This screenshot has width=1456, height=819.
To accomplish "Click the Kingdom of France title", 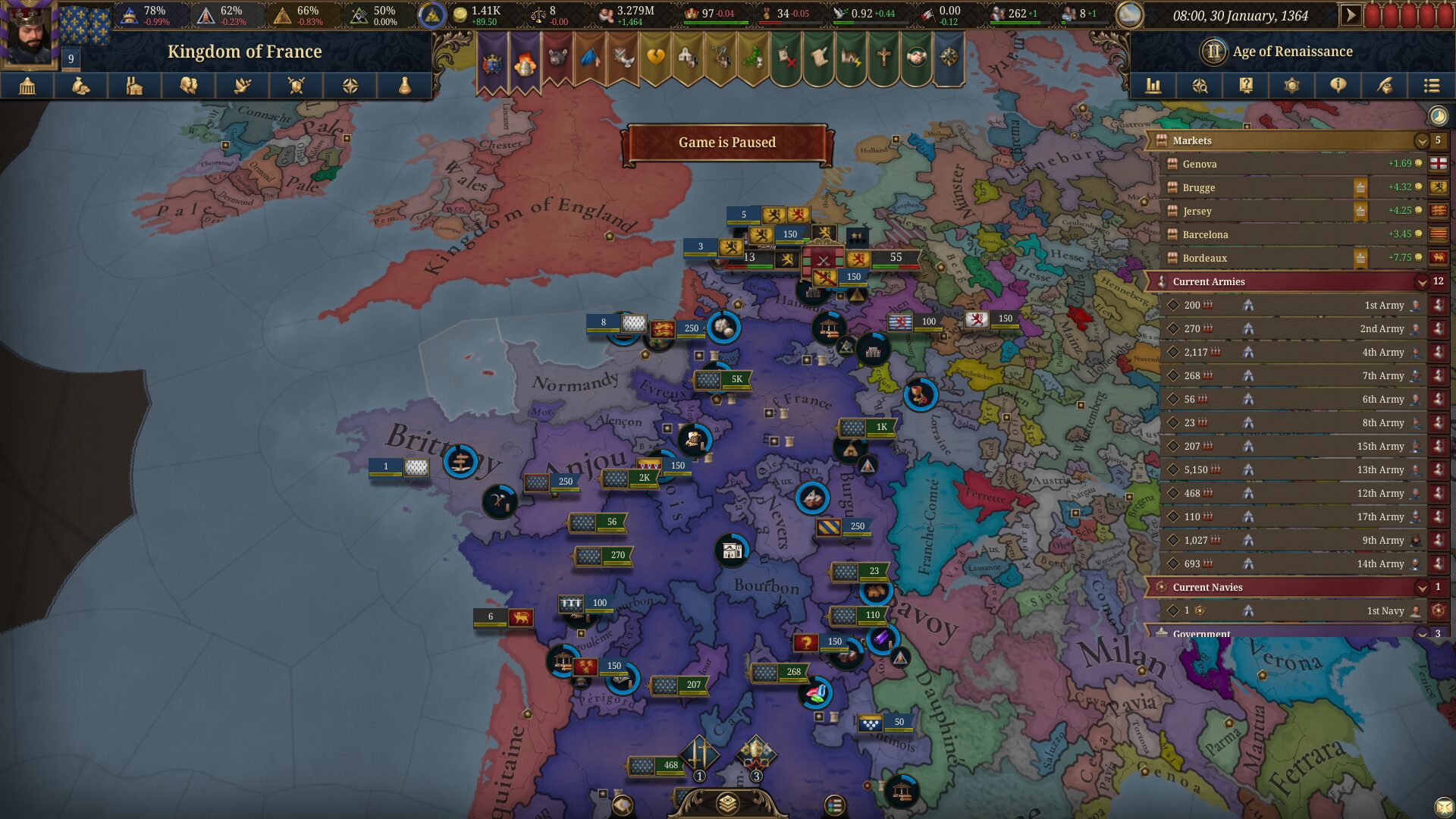I will 244,52.
